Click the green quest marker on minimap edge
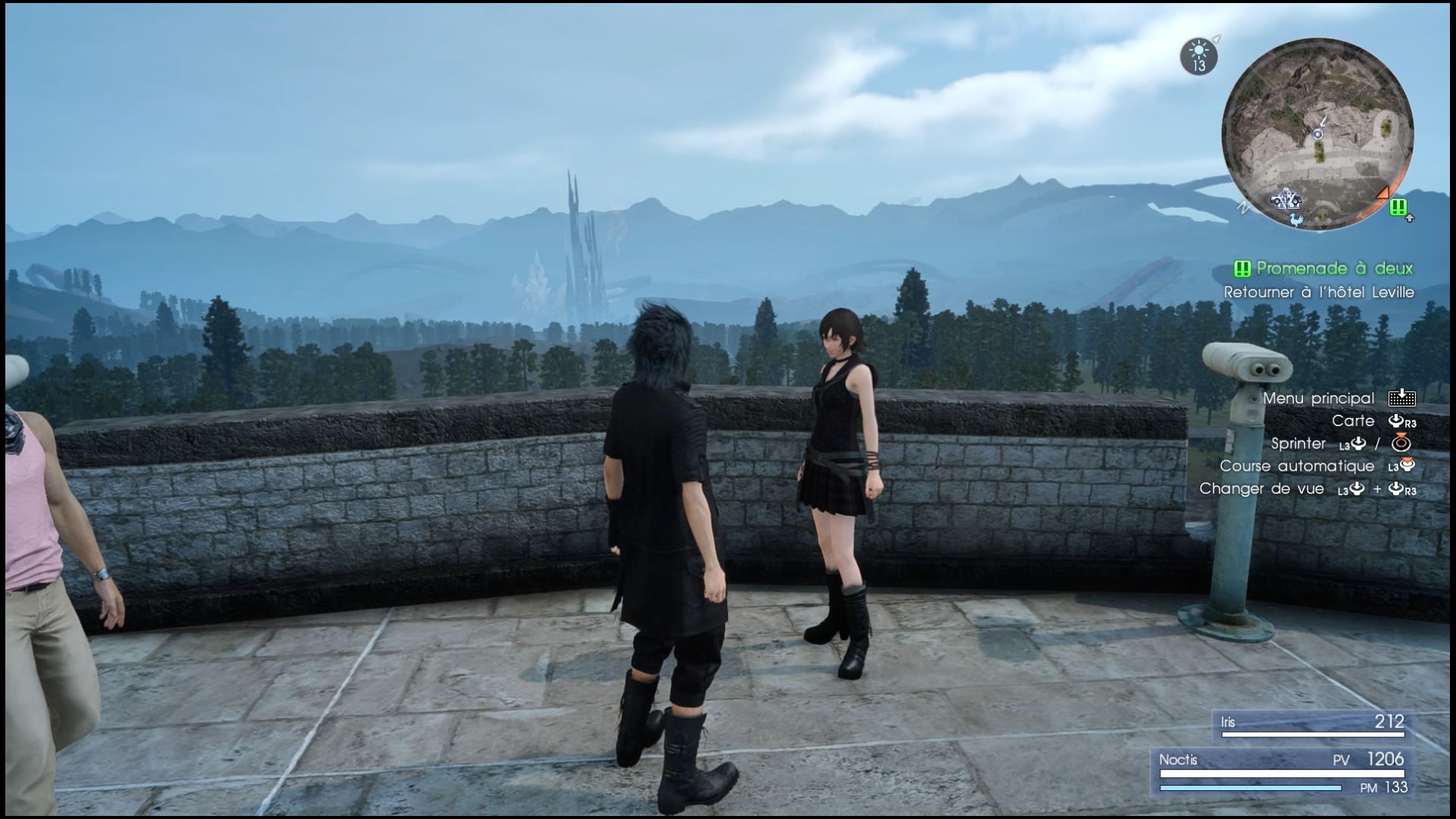This screenshot has width=1456, height=819. coord(1399,206)
